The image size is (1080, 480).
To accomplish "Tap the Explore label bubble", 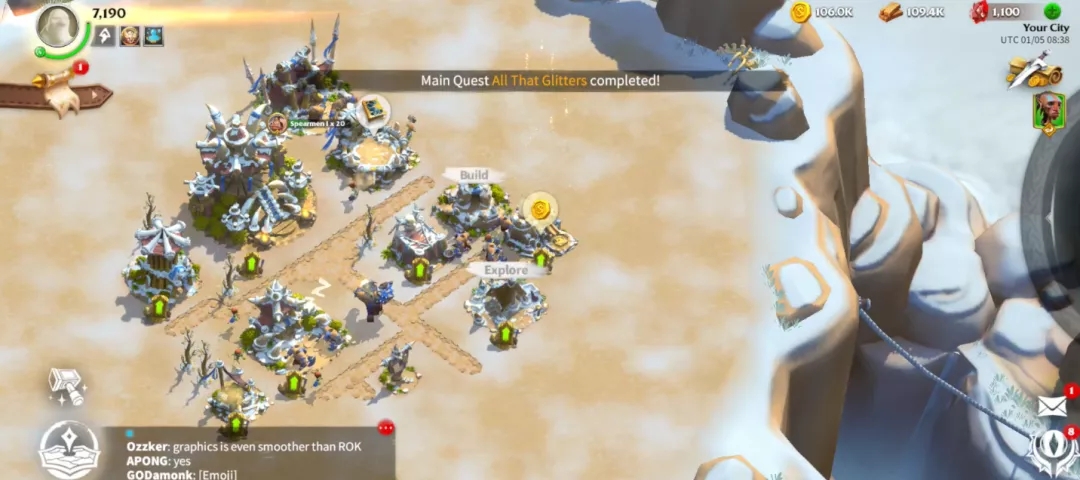I will point(505,269).
